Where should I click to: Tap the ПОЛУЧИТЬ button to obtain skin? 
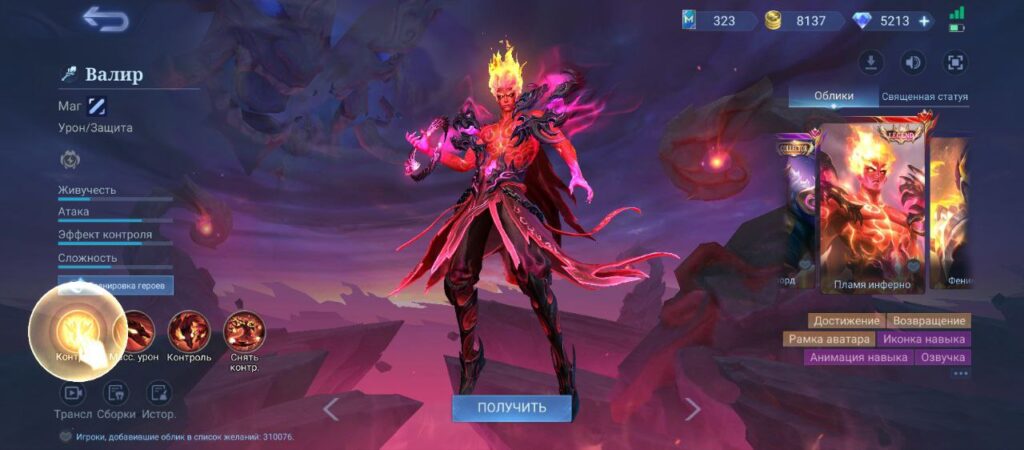[511, 408]
